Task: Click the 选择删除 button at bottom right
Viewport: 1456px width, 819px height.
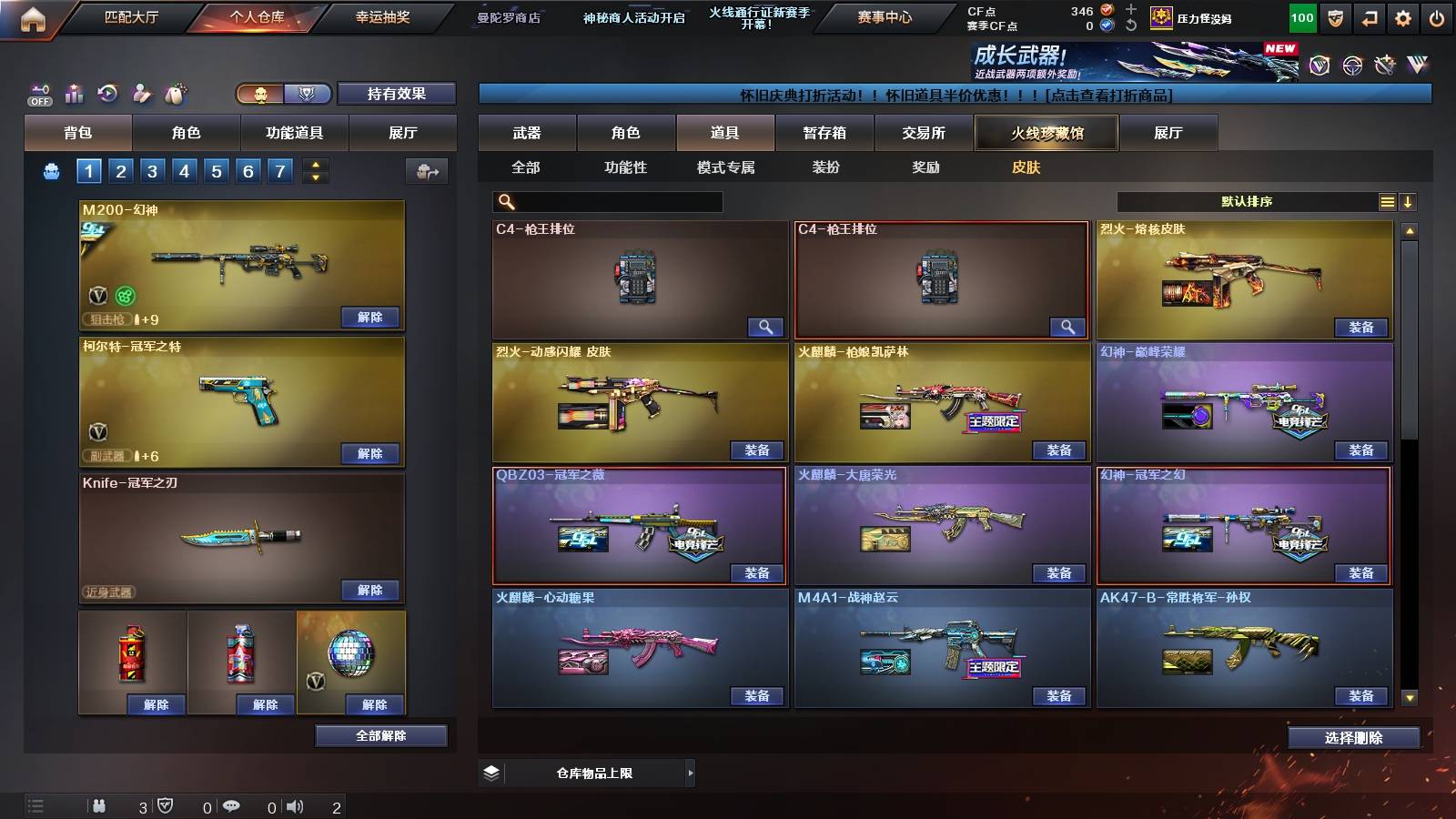Action: 1354,737
